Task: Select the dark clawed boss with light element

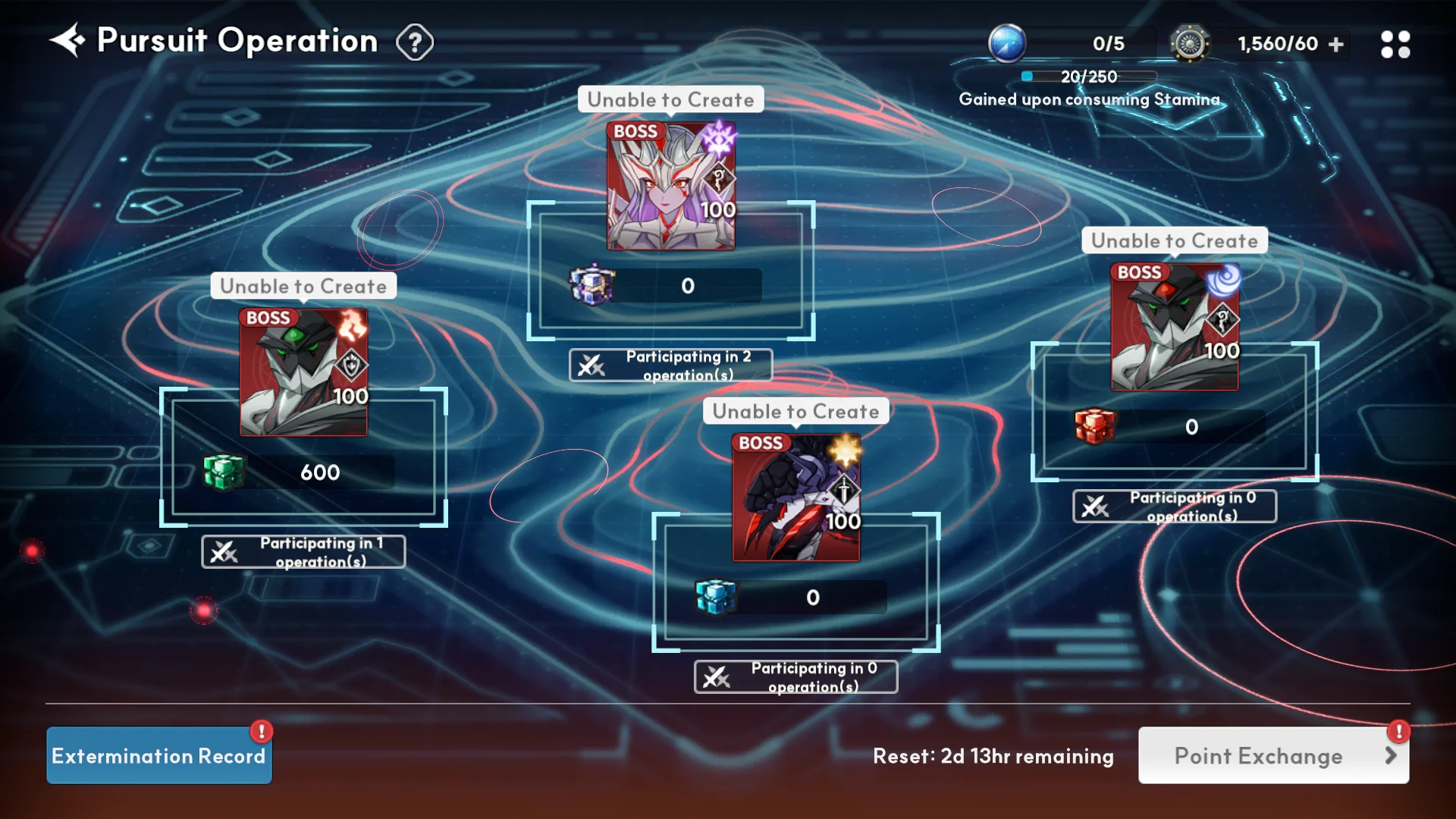Action: pos(795,497)
